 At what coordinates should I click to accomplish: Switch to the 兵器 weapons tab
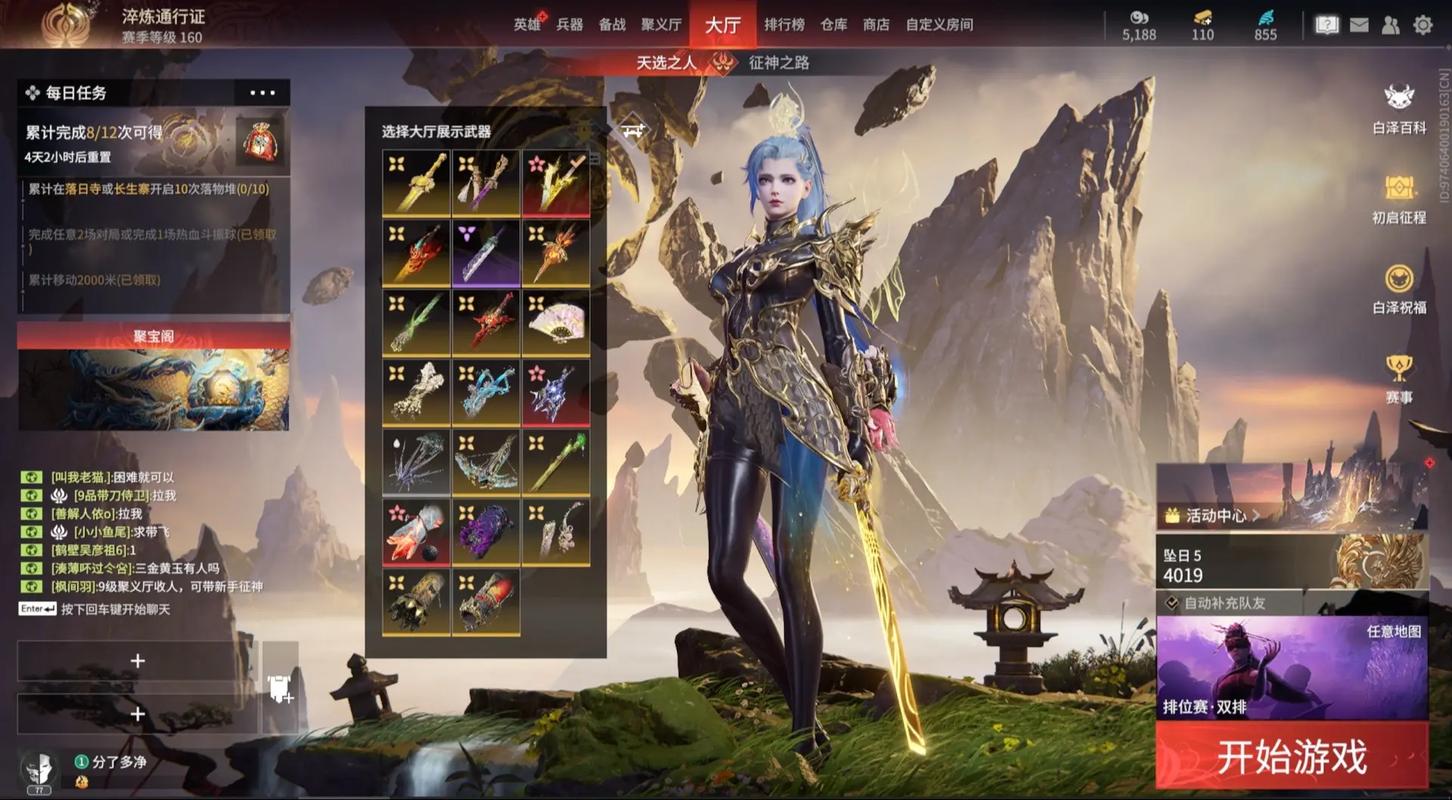(570, 25)
